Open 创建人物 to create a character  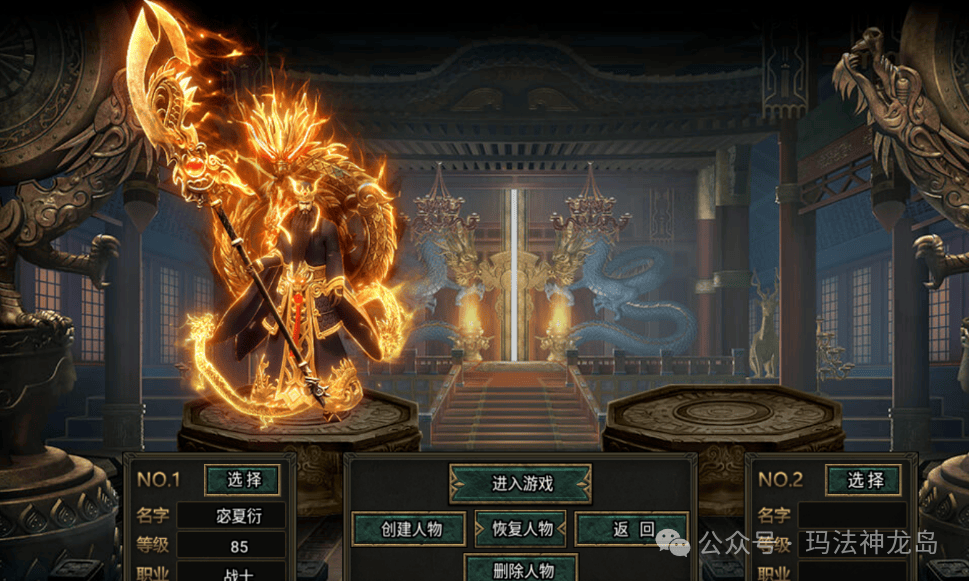[x=410, y=529]
